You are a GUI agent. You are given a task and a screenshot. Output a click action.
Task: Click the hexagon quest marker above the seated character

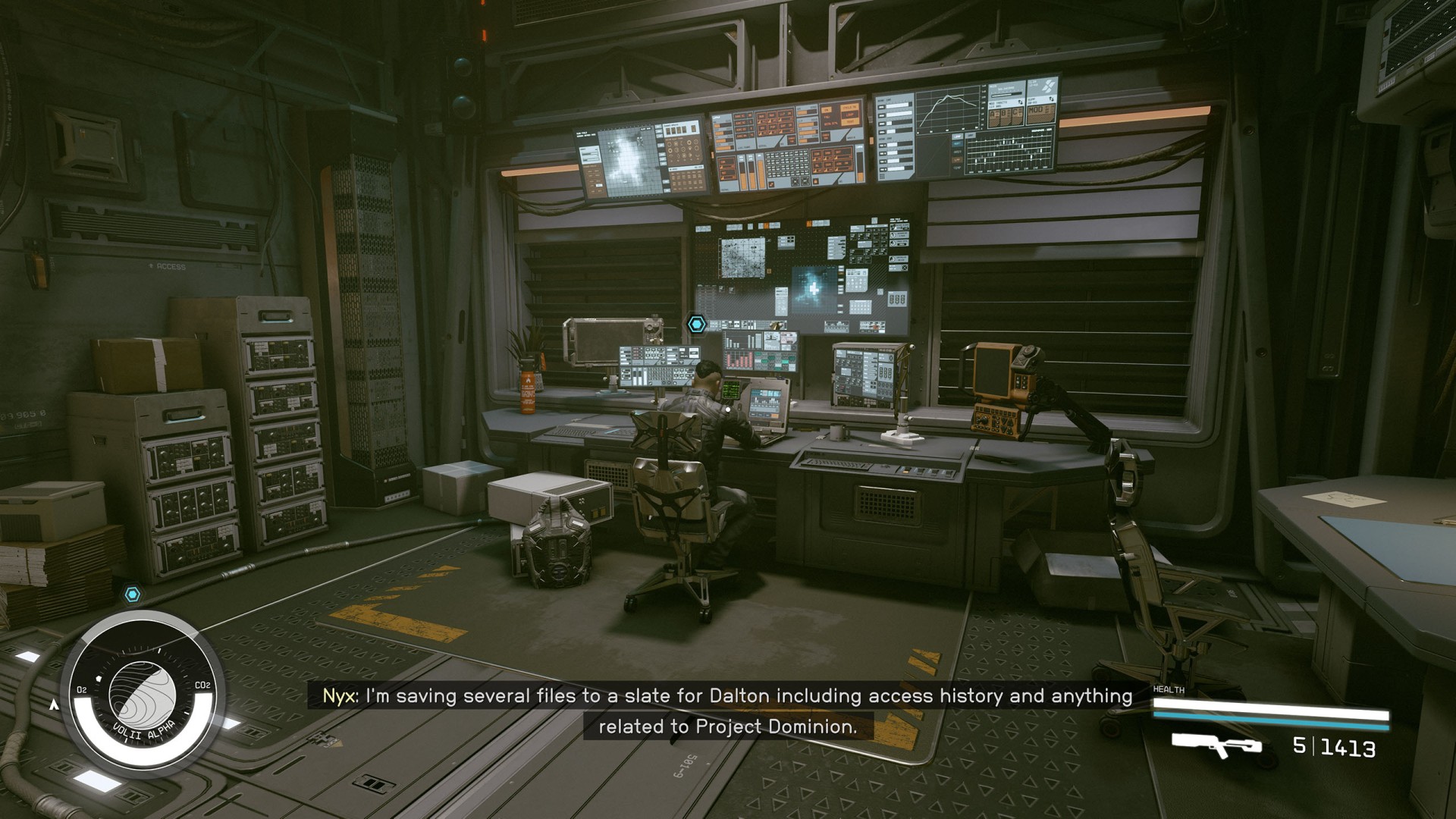(x=697, y=325)
